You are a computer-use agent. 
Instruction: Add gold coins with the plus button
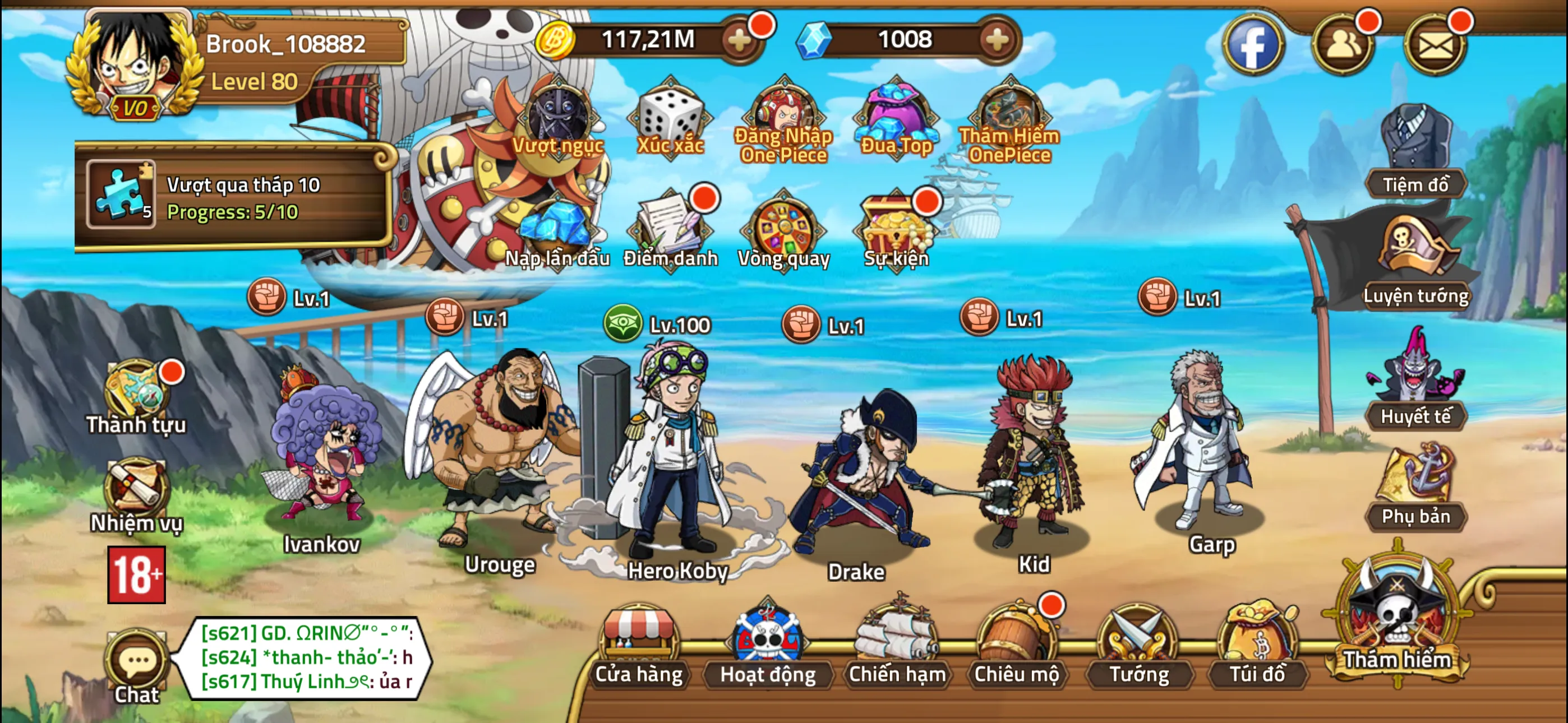click(740, 41)
